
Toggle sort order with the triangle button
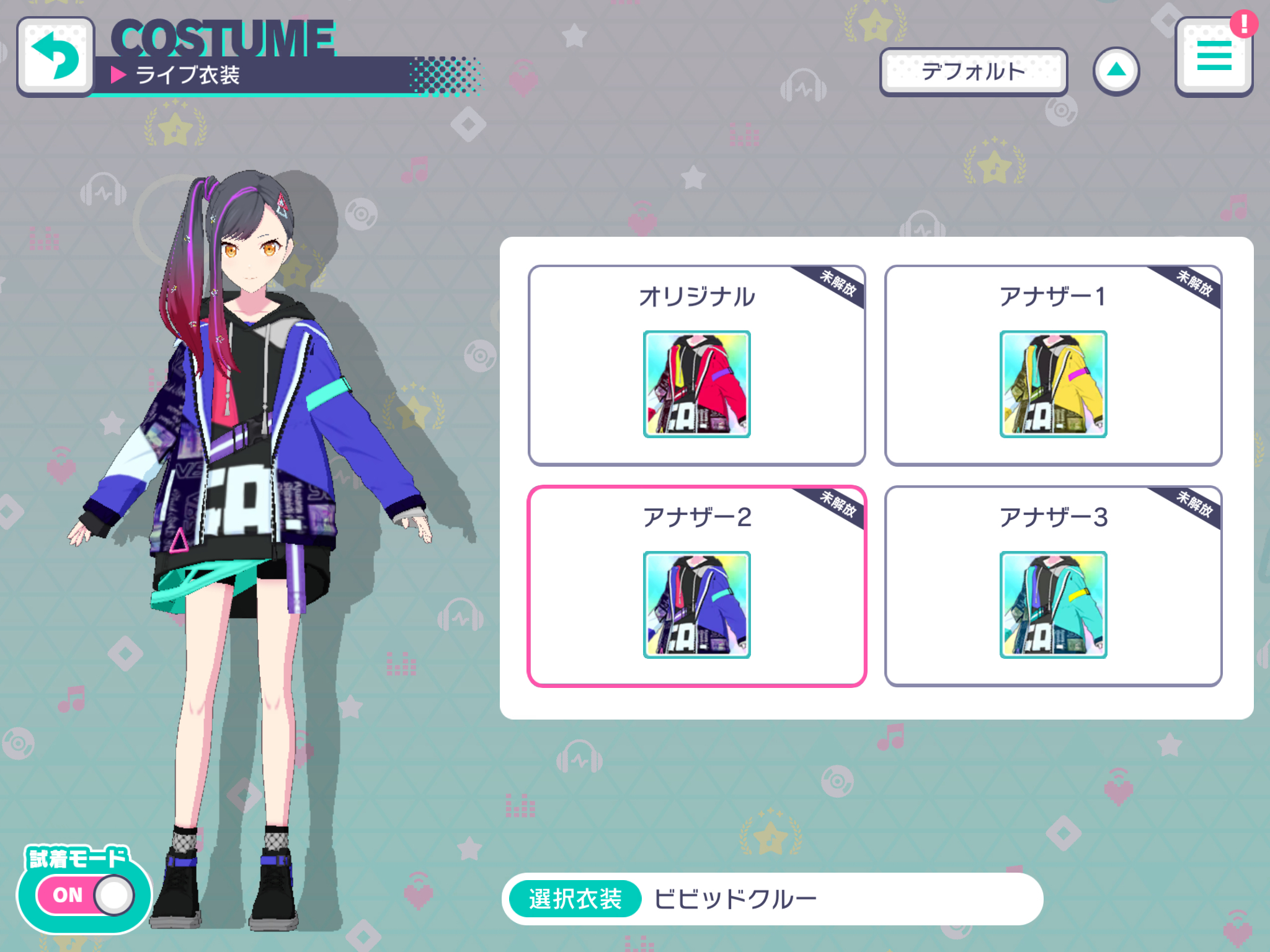point(1116,71)
